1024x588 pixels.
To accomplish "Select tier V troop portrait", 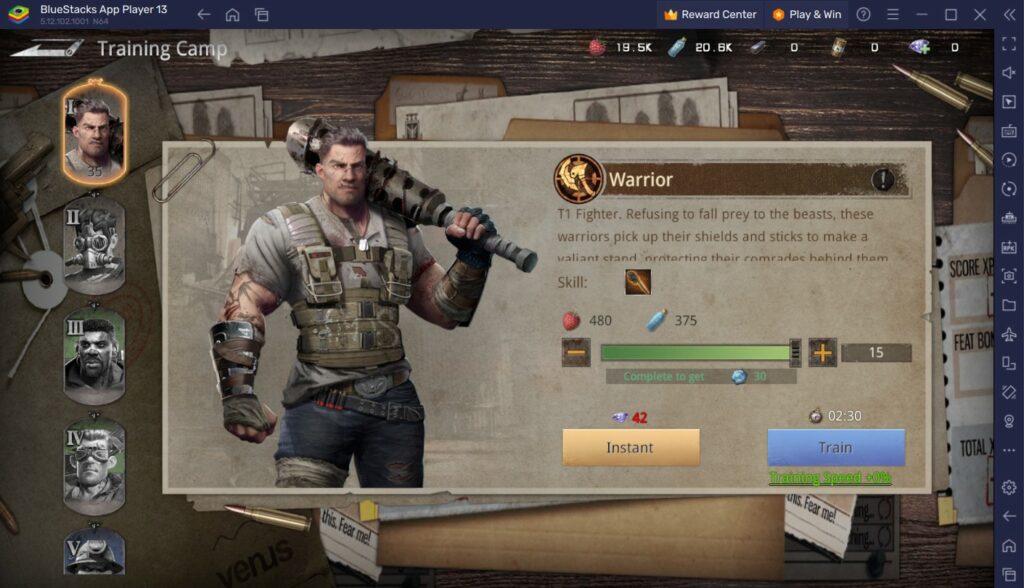I will 95,553.
